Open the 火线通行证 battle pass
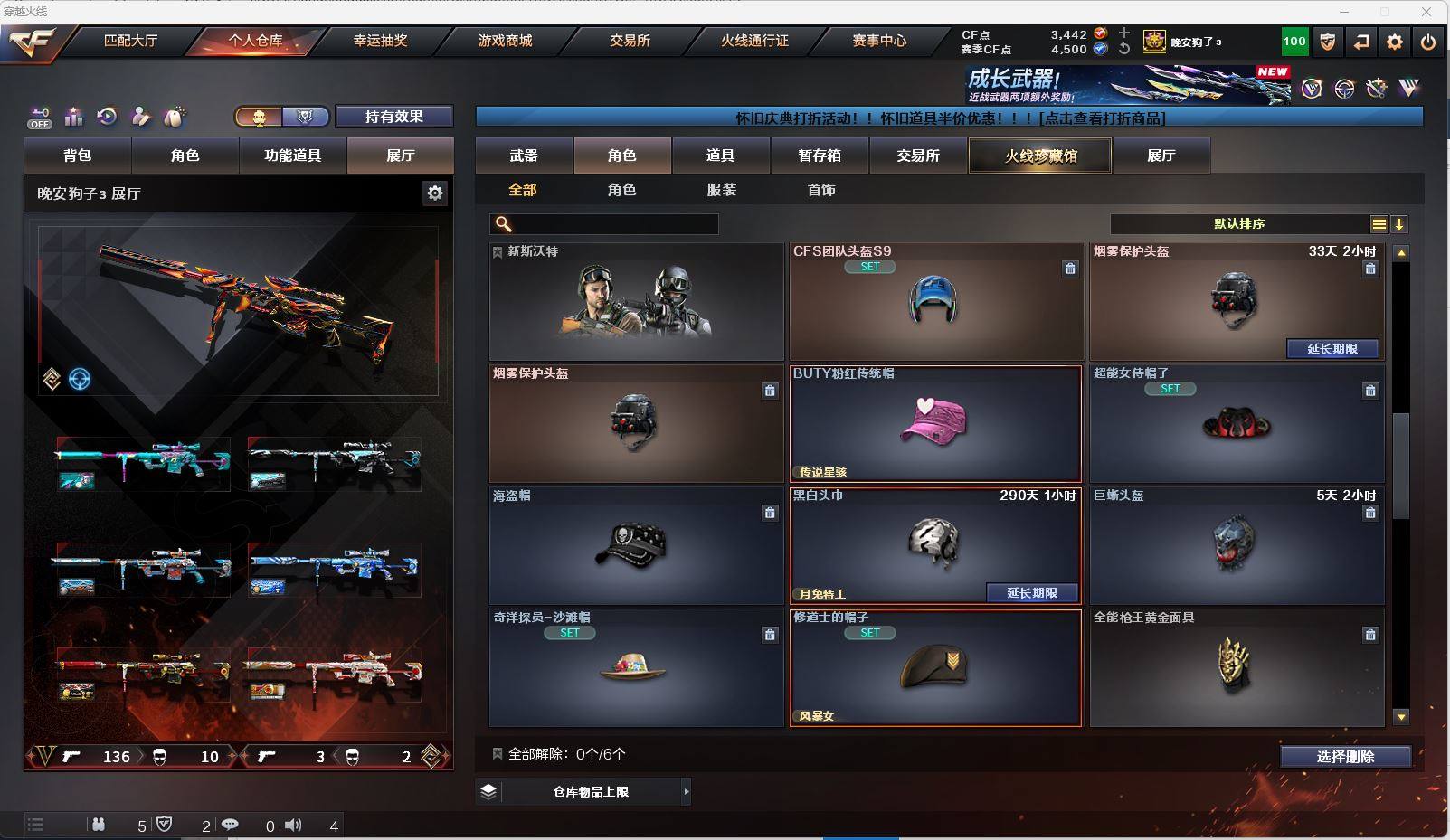Screen dimensions: 1450x840 (754, 41)
